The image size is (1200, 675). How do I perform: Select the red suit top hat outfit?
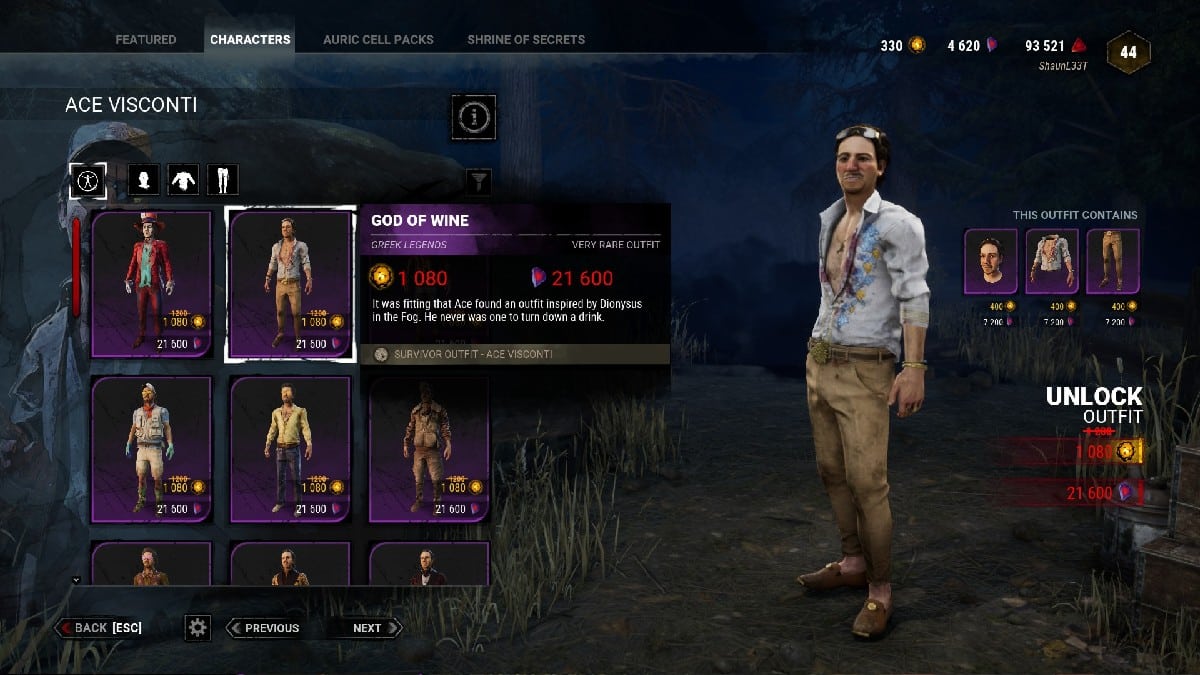152,284
